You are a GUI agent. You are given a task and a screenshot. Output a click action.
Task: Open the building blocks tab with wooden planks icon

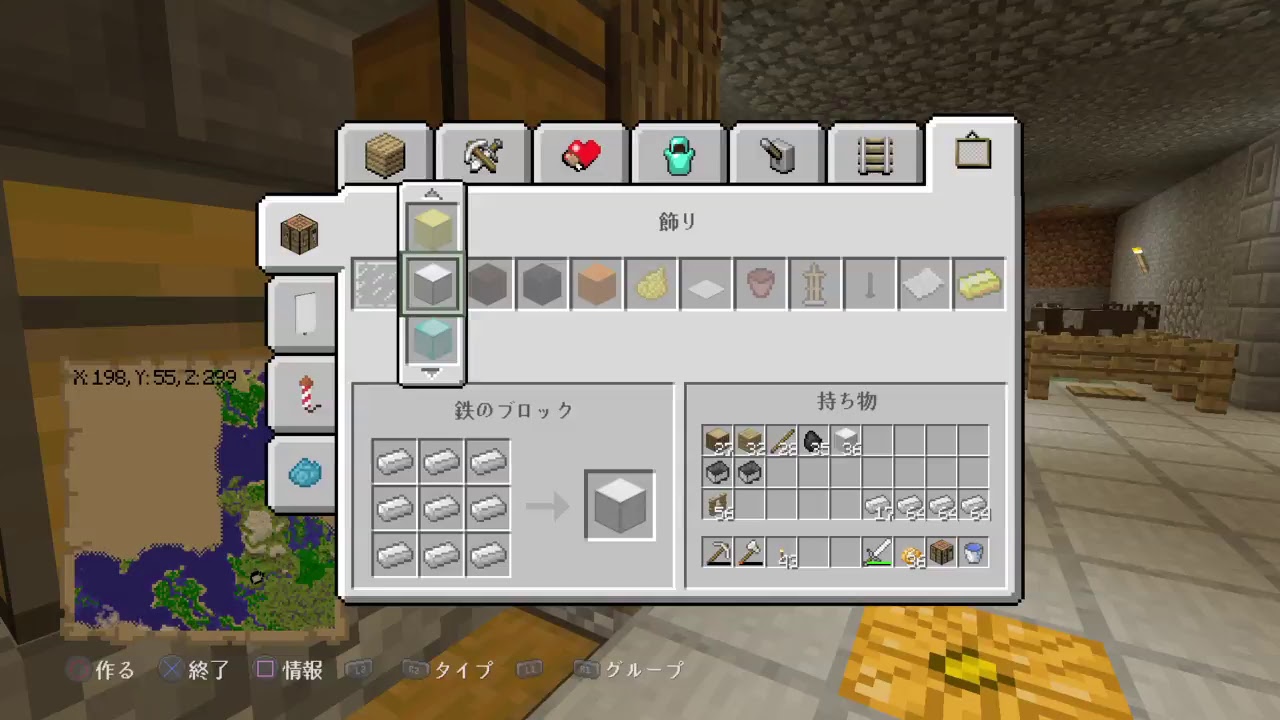tap(383, 152)
